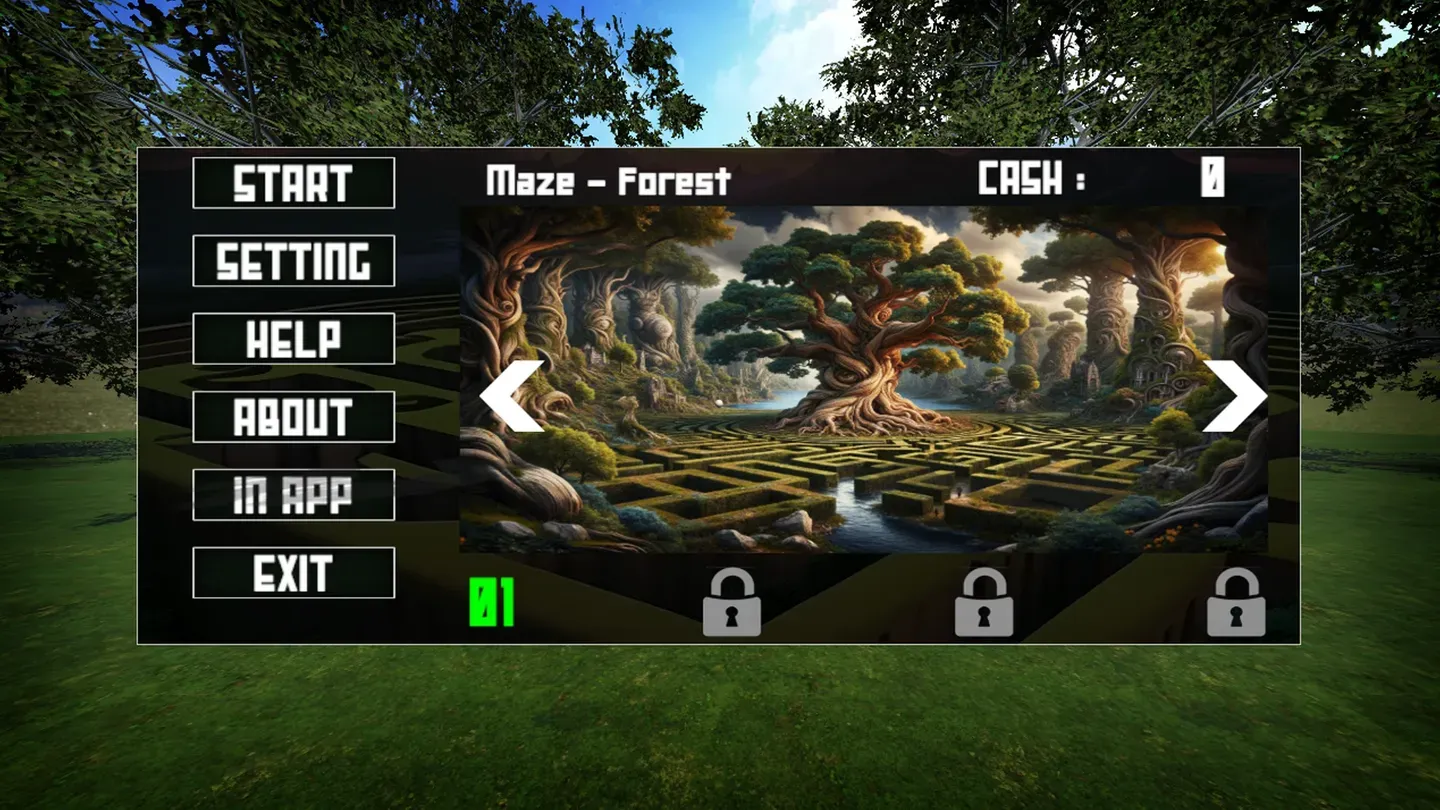Open the SETTING menu
This screenshot has height=810, width=1440.
293,260
